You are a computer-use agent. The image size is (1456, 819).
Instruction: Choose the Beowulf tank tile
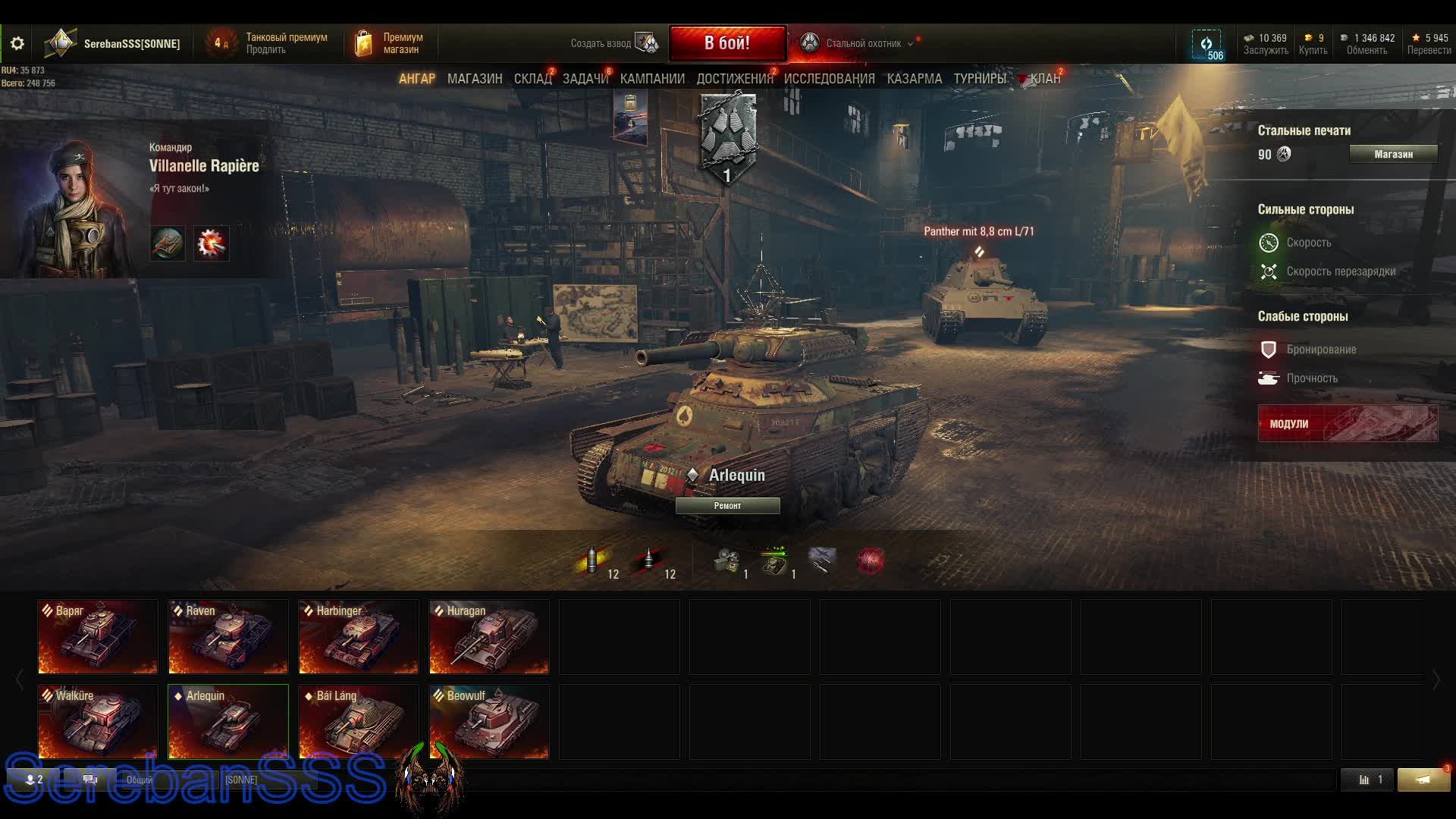(489, 722)
